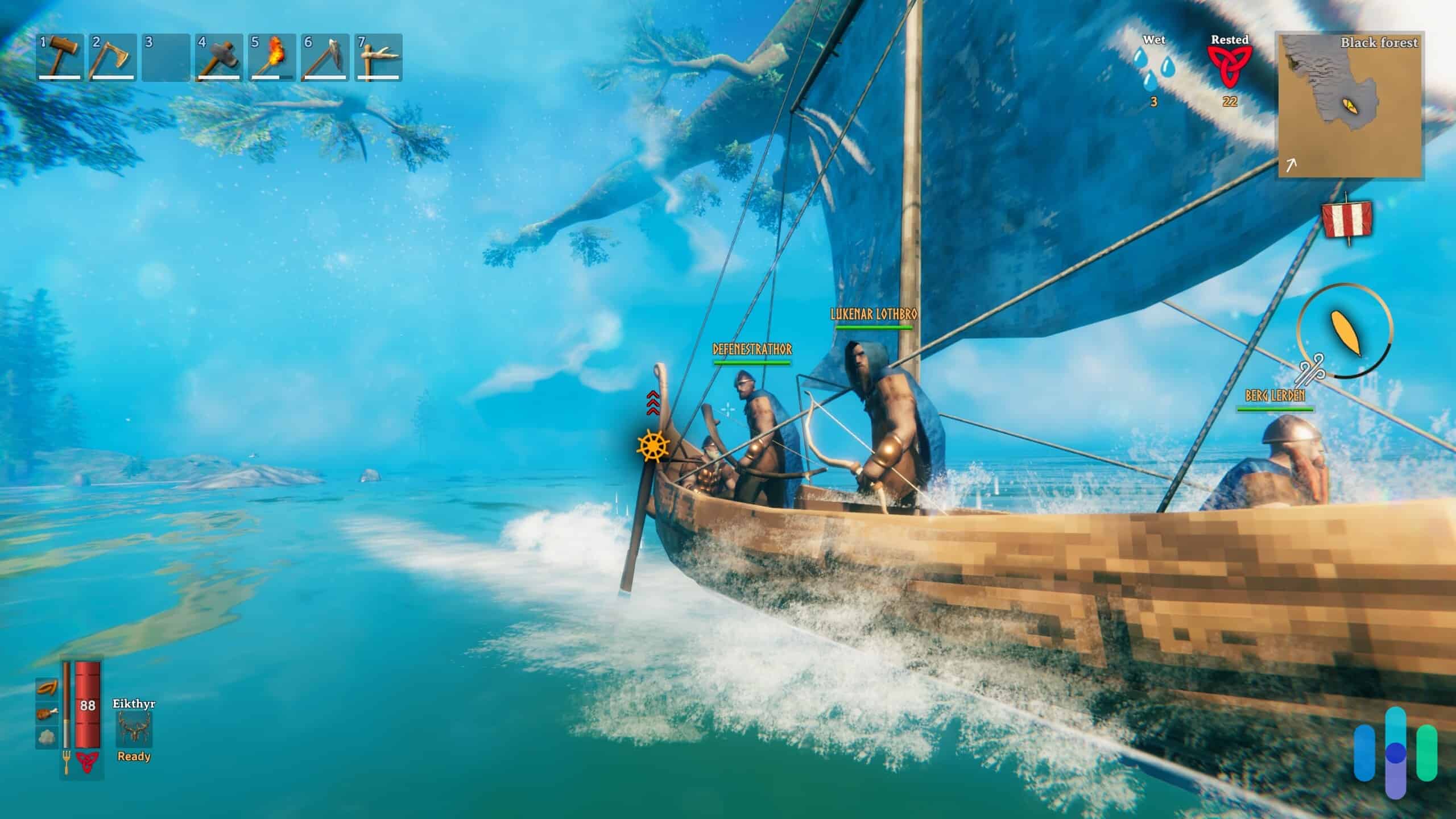Select the hammer in hotbar slot 1
Image resolution: width=1456 pixels, height=819 pixels.
[60, 57]
